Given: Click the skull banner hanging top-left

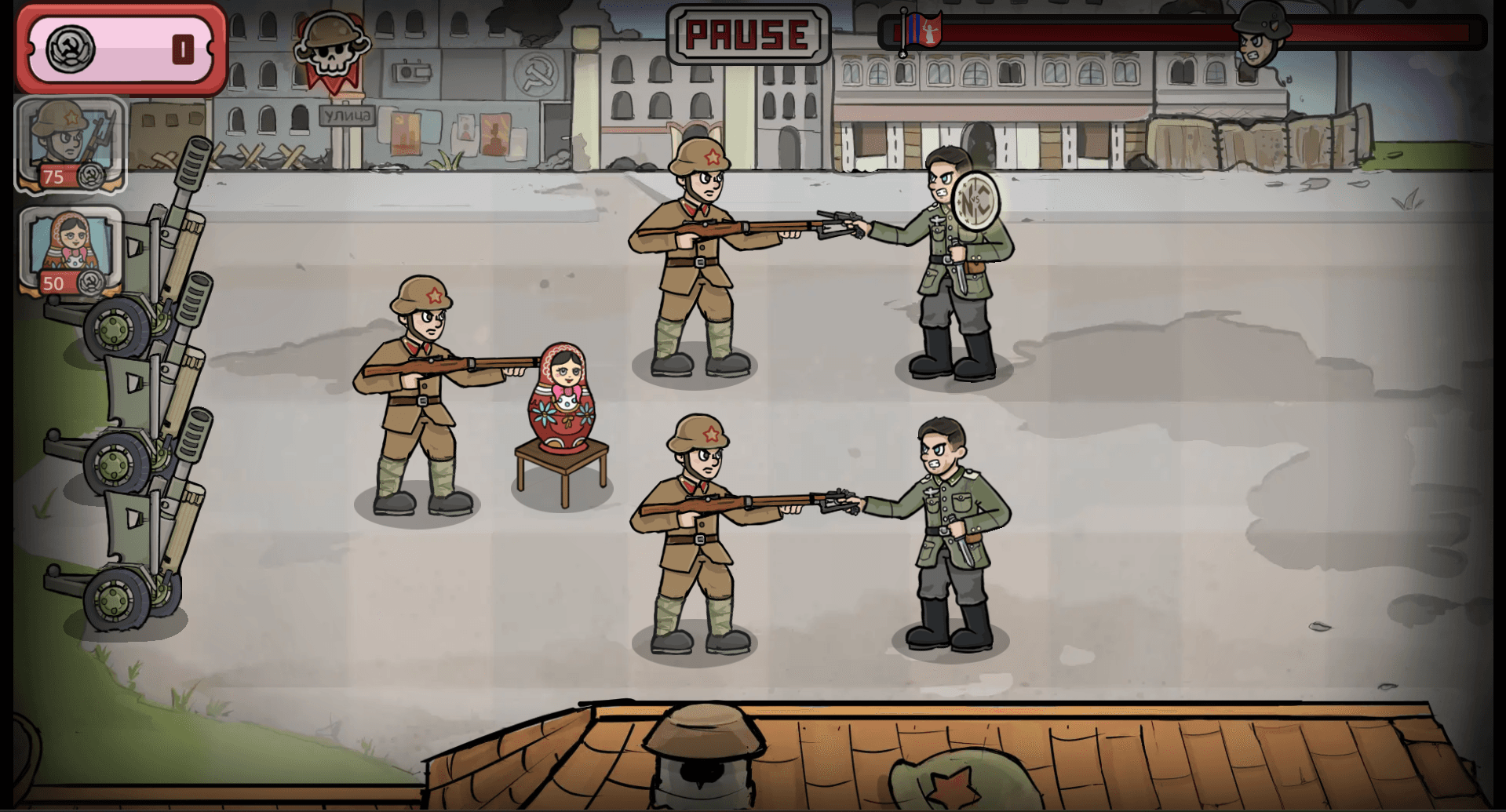Looking at the screenshot, I should (331, 43).
